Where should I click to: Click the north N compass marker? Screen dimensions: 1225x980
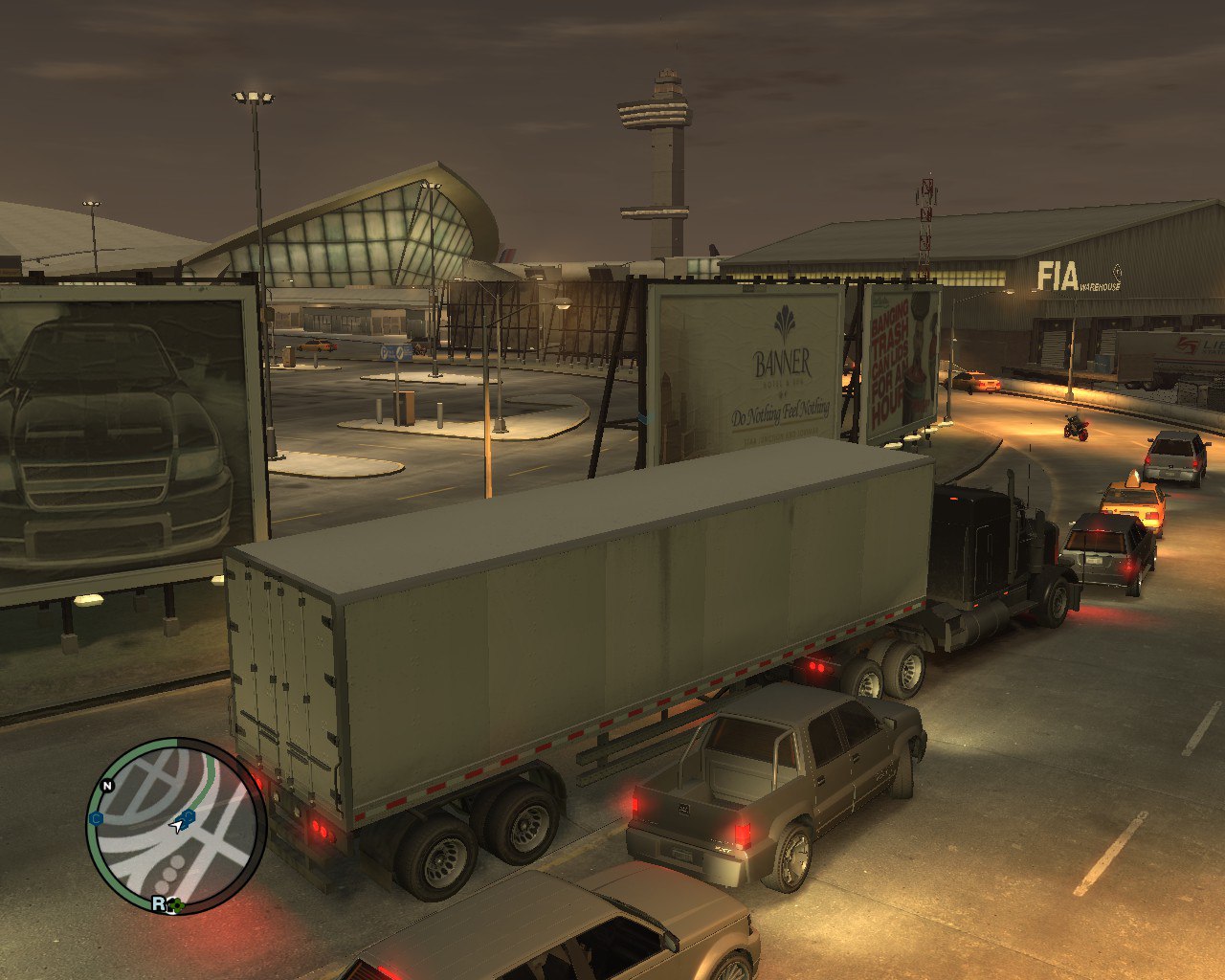107,786
